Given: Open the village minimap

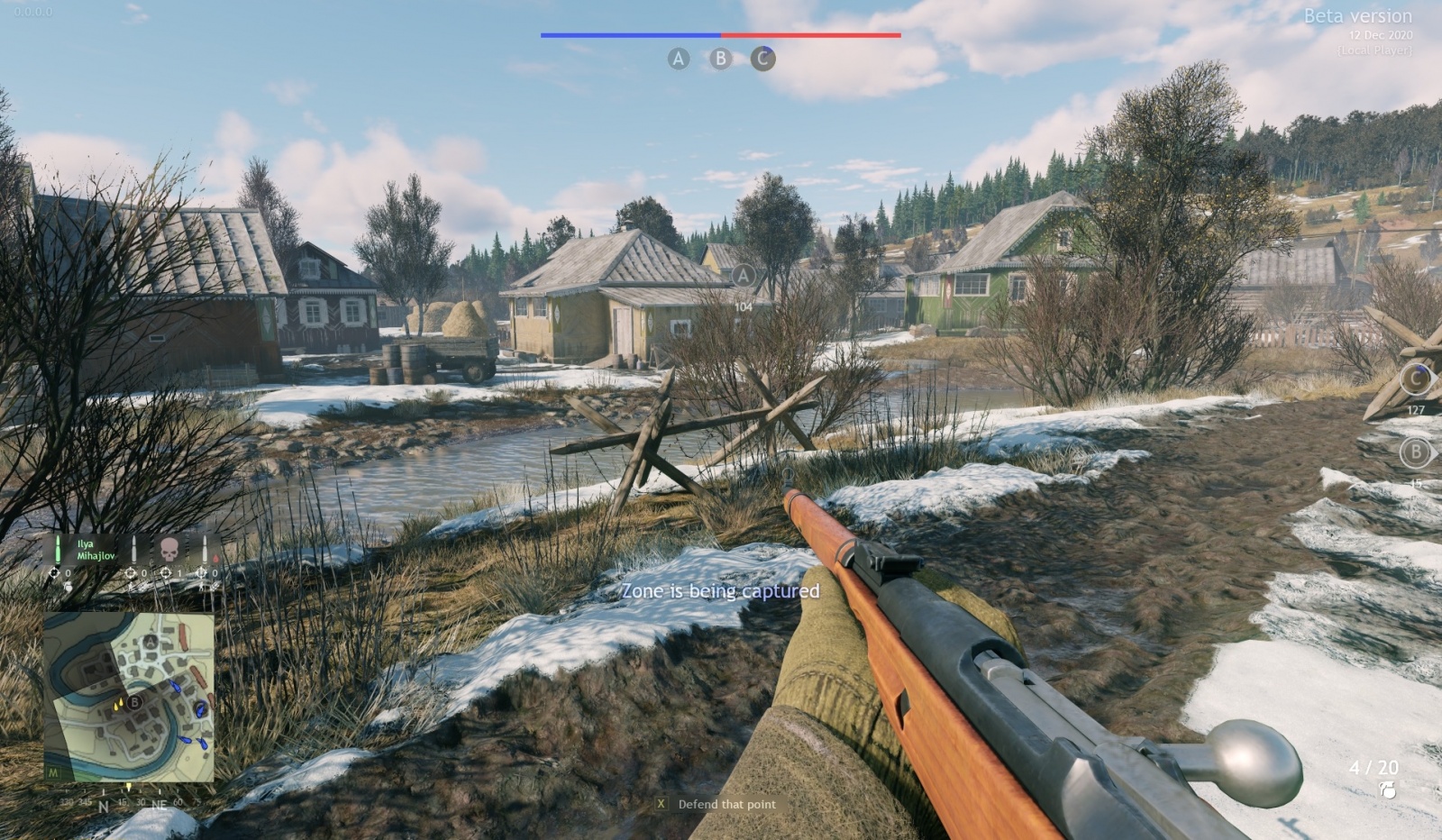Looking at the screenshot, I should pyautogui.click(x=129, y=697).
